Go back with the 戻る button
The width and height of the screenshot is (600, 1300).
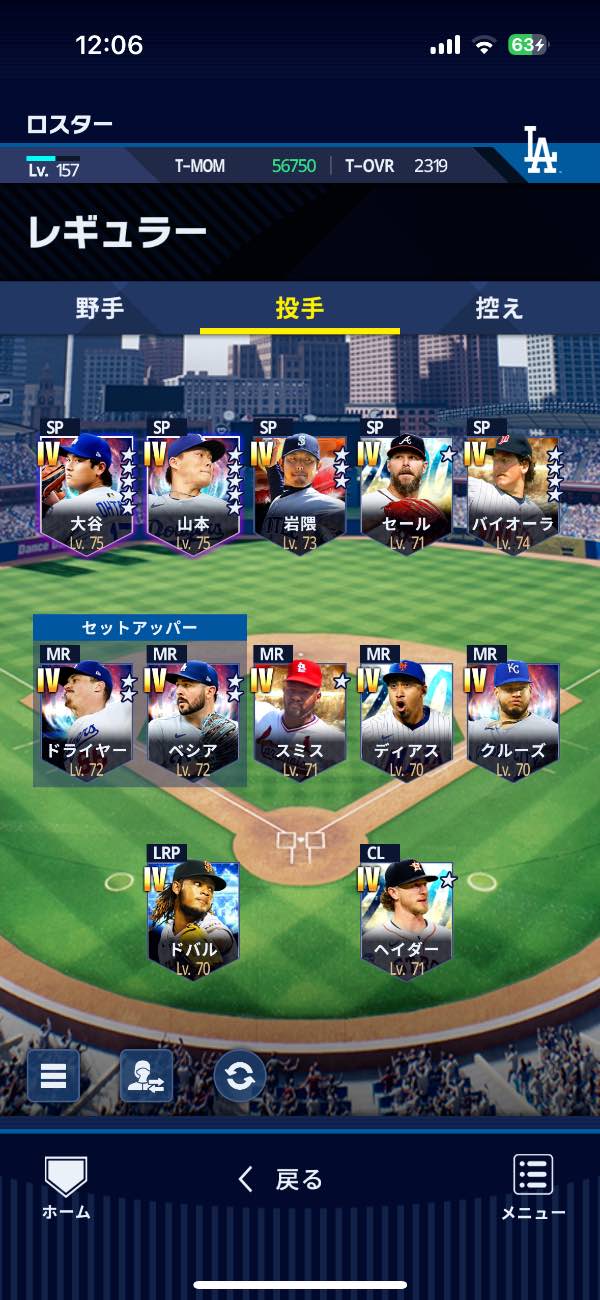281,1180
